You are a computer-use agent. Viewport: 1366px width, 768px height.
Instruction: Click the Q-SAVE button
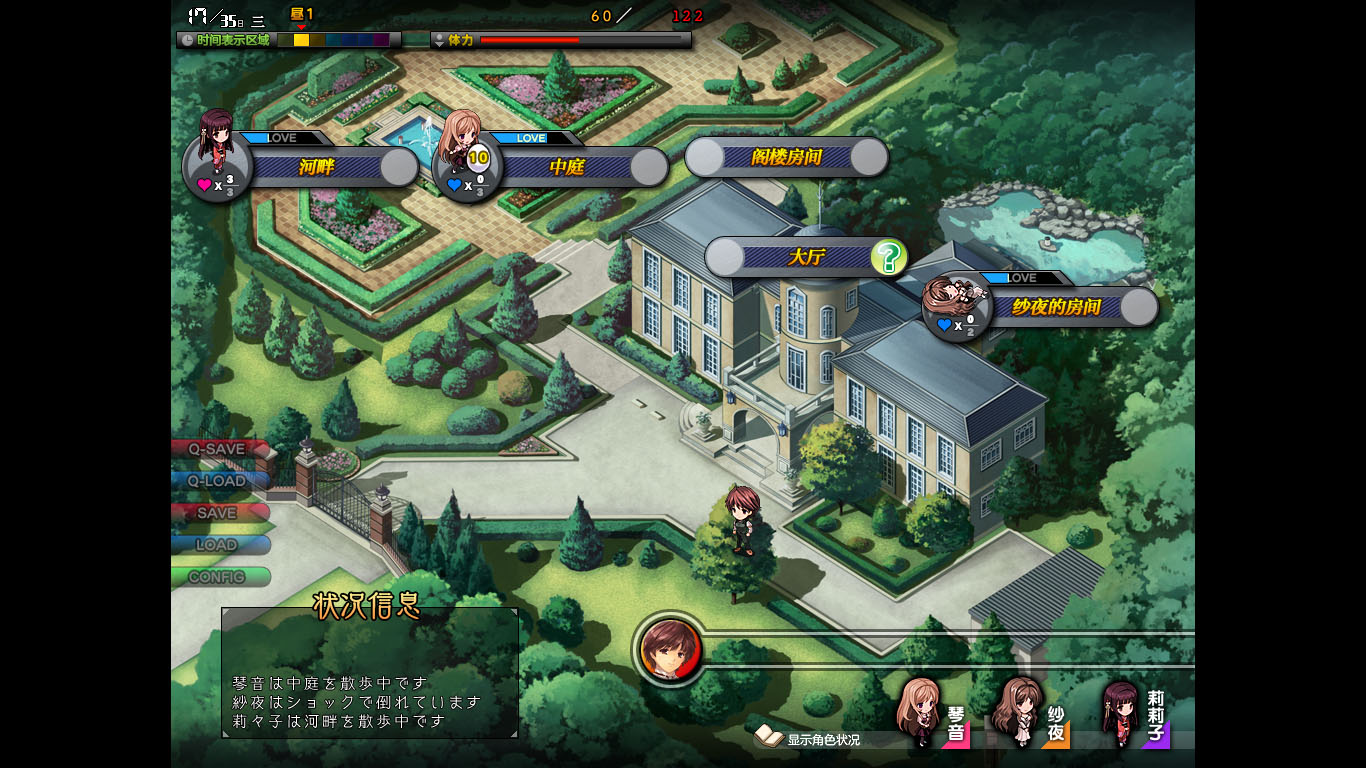218,449
